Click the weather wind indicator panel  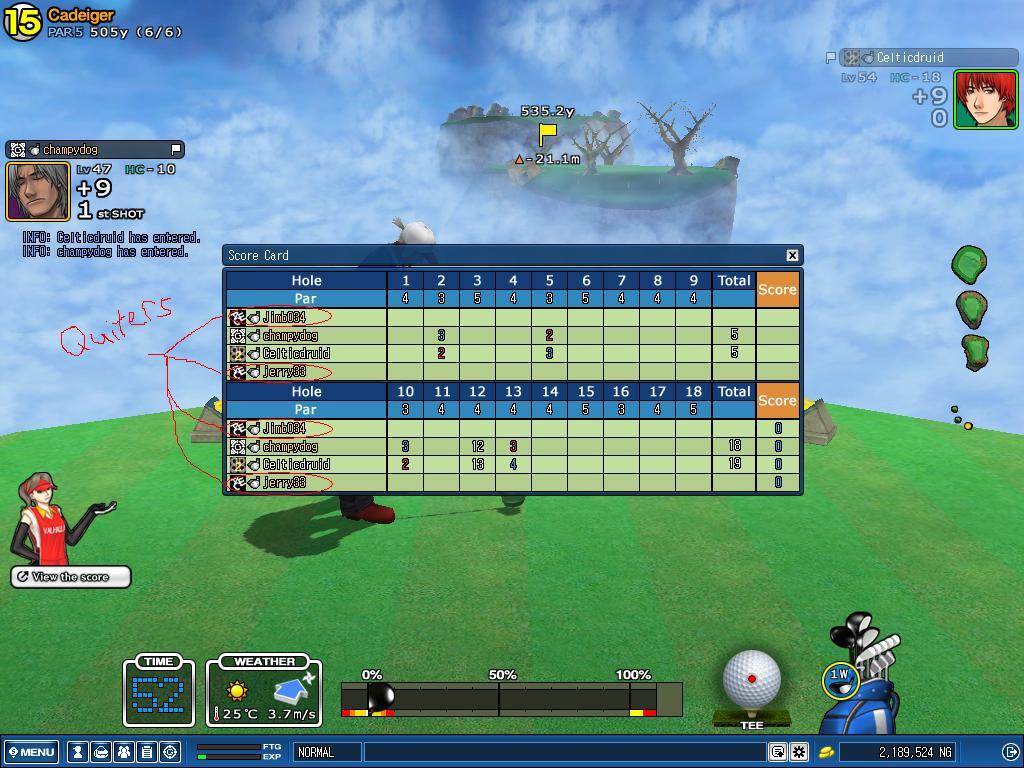coord(264,692)
